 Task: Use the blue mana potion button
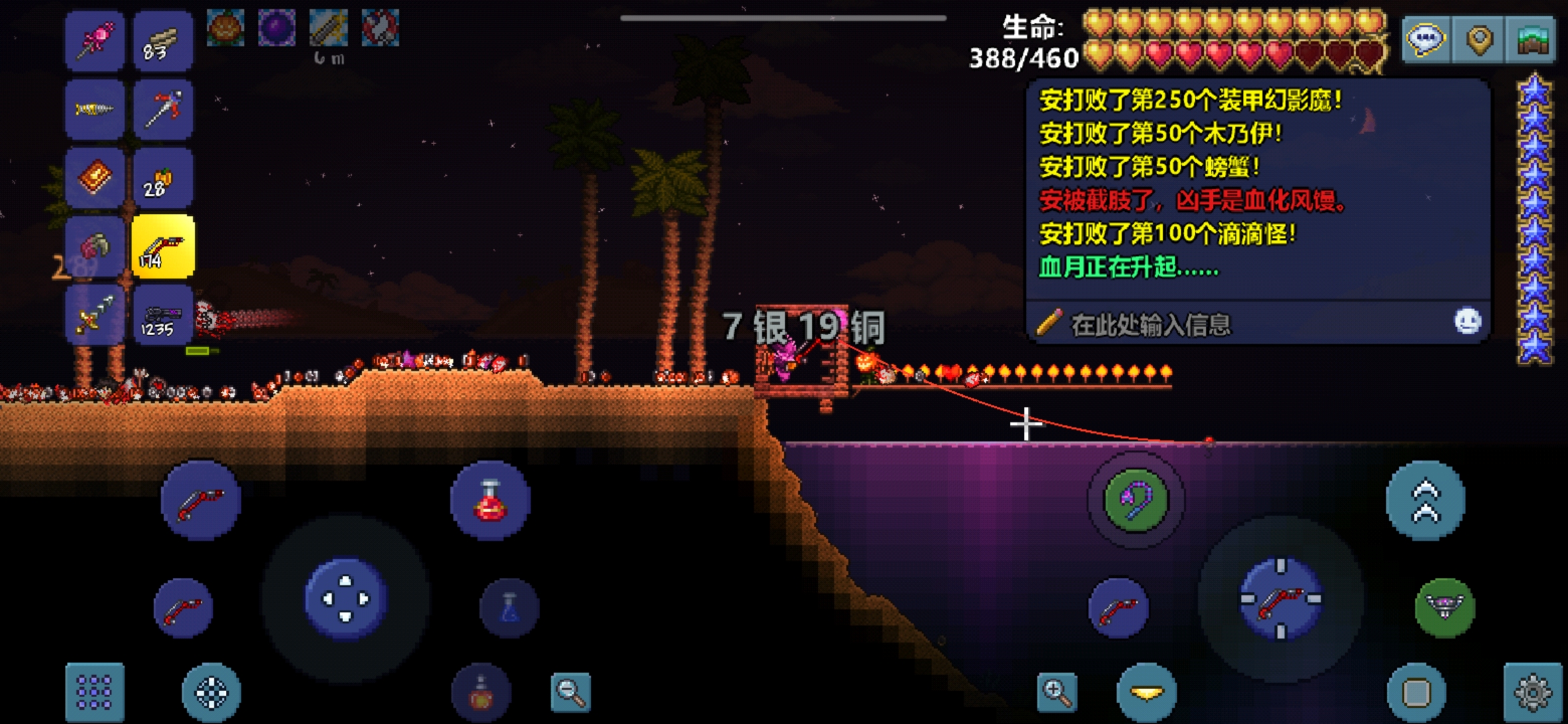pos(509,608)
